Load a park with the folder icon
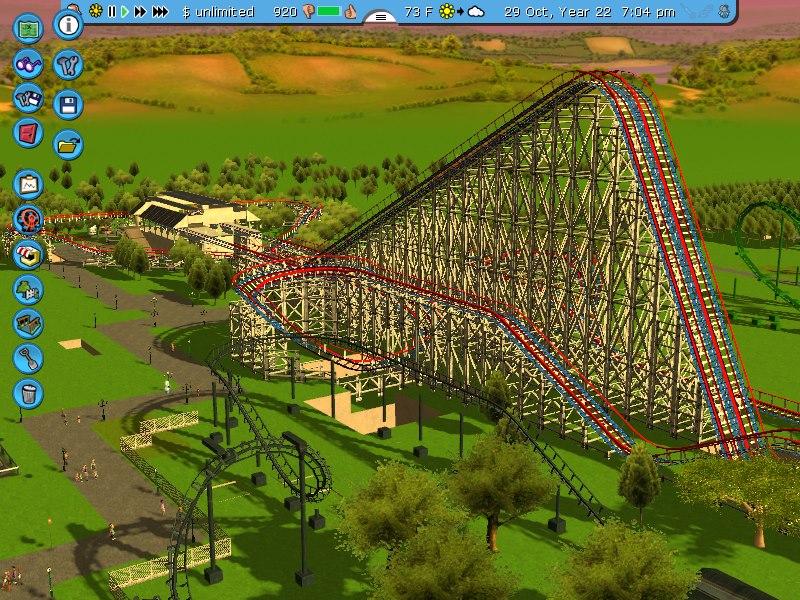This screenshot has height=600, width=800. [x=68, y=145]
